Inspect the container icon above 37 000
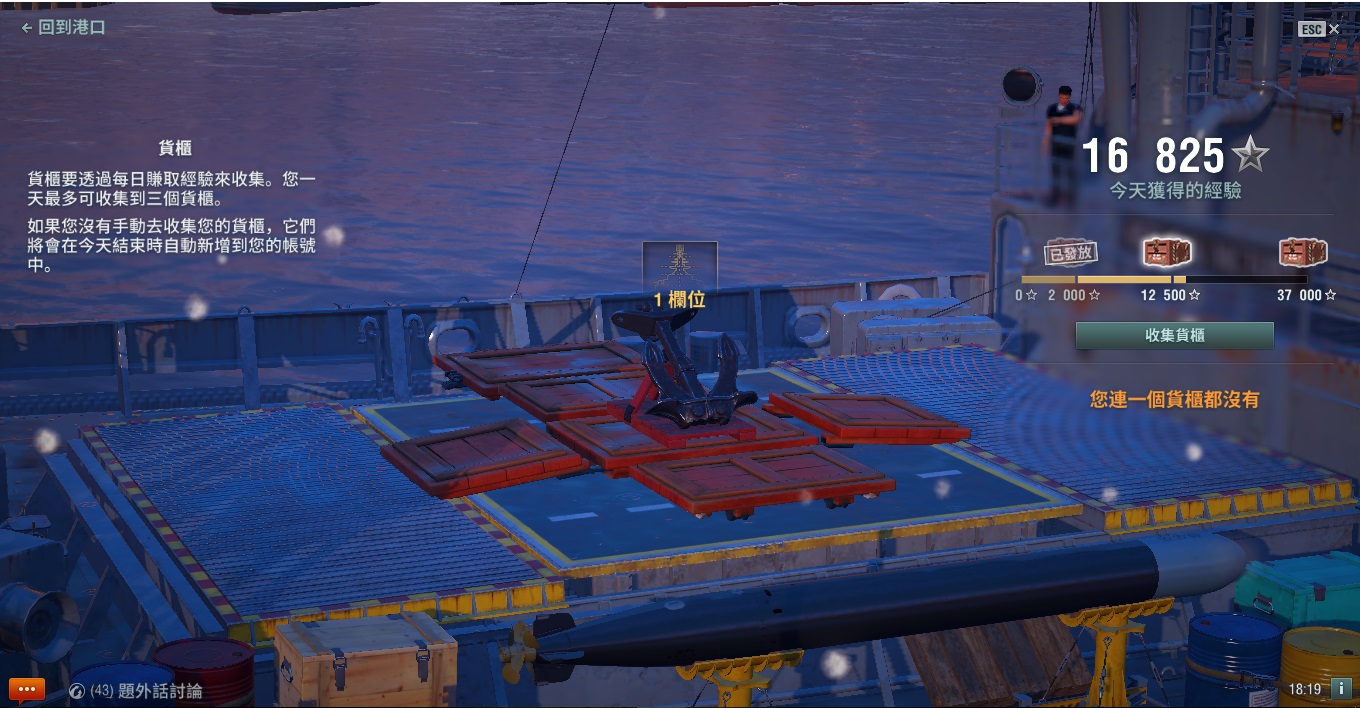The image size is (1360, 708). pyautogui.click(x=1304, y=253)
